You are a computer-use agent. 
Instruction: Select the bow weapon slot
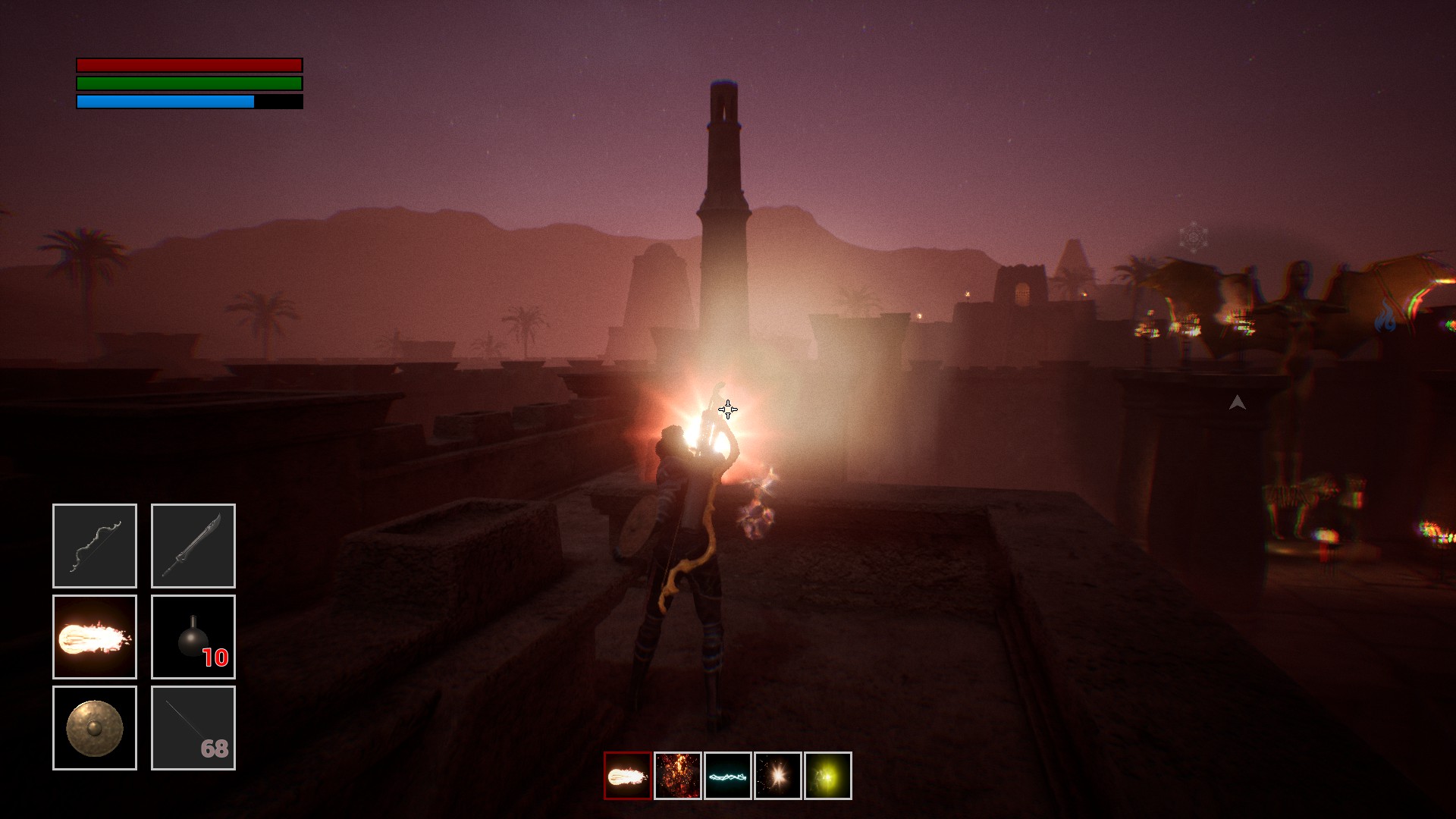[95, 546]
